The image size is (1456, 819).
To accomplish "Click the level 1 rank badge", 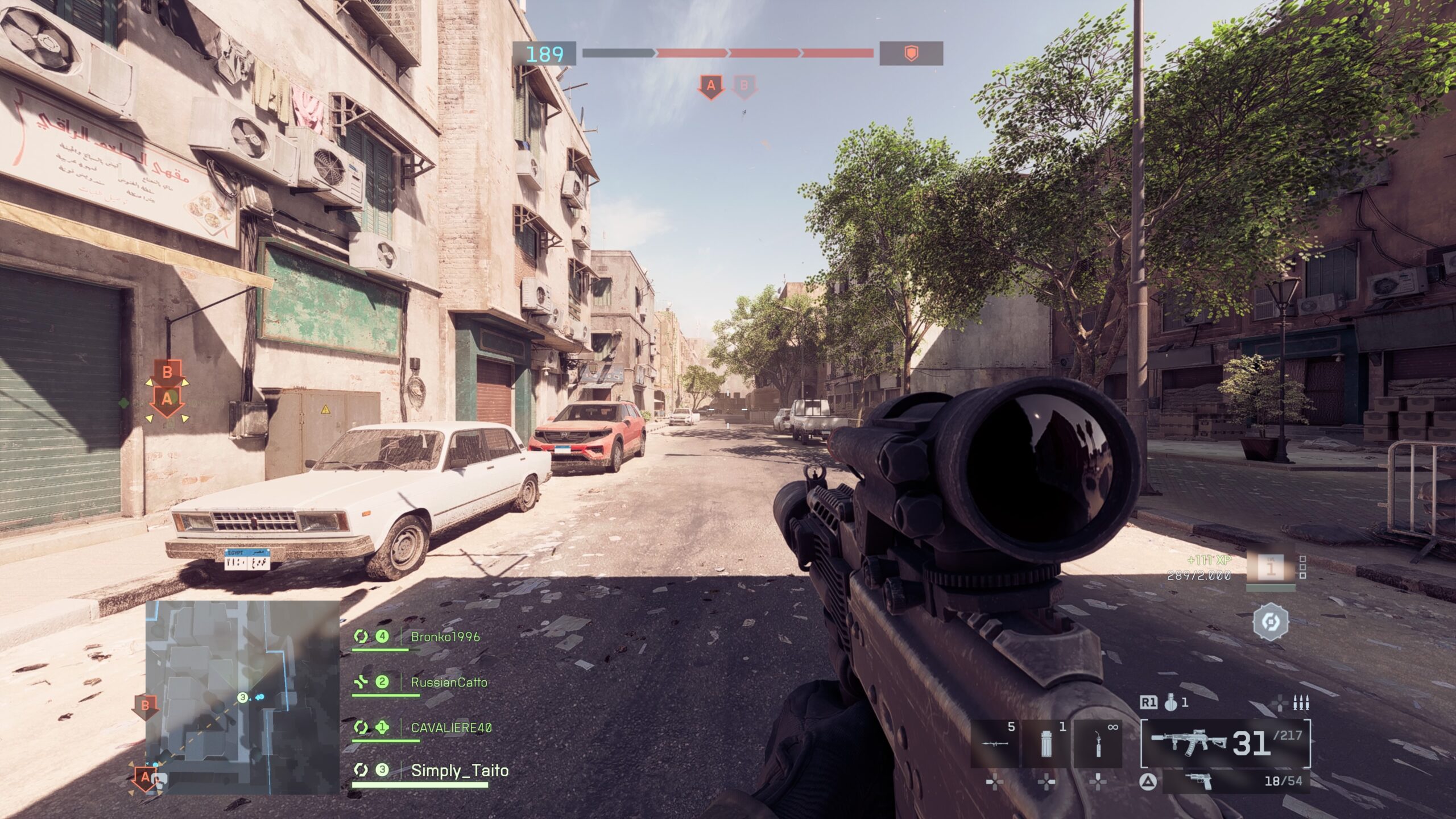I will 1271,569.
